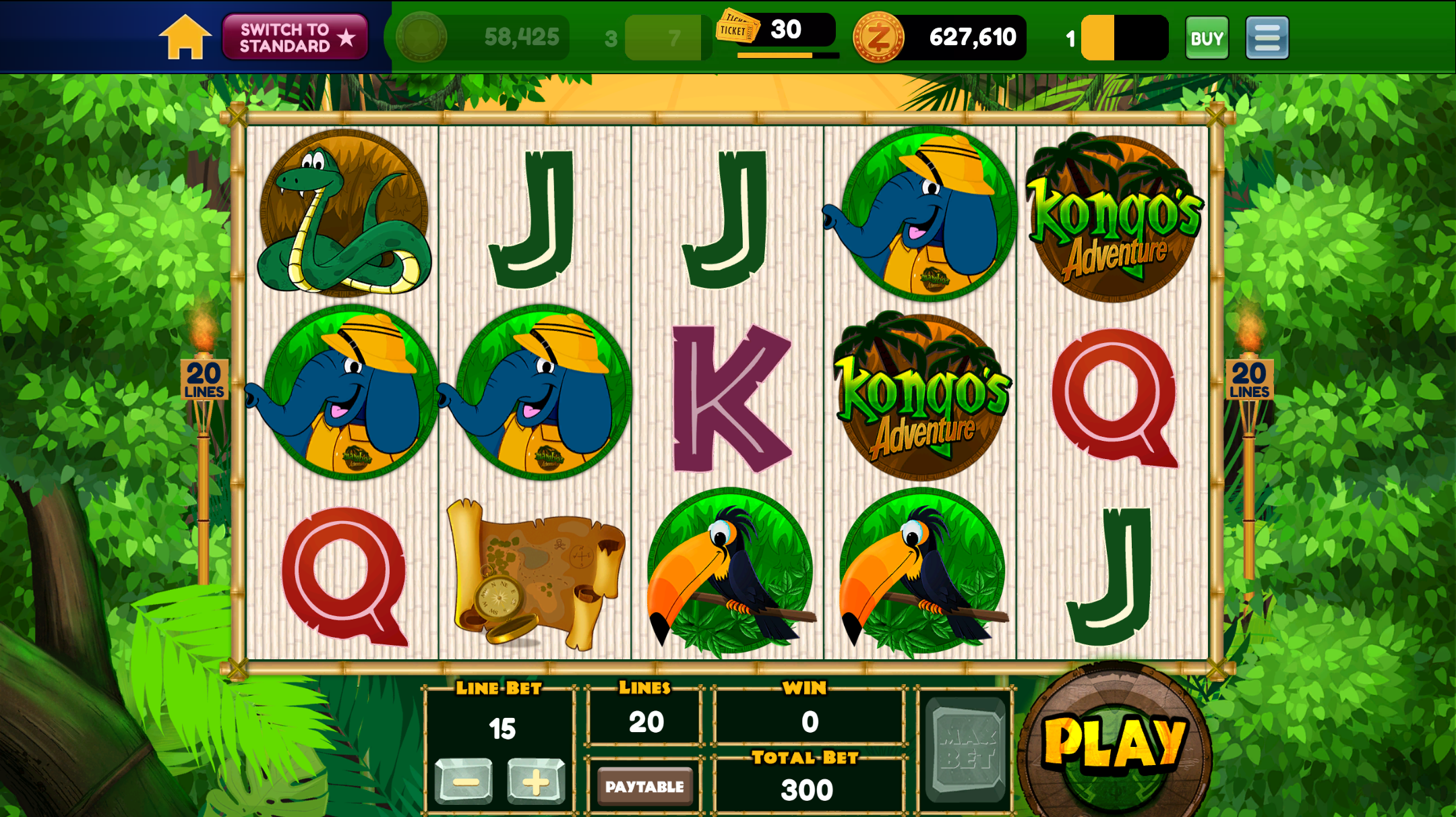Decrease the line bet
Viewport: 1456px width, 817px height.
(464, 782)
